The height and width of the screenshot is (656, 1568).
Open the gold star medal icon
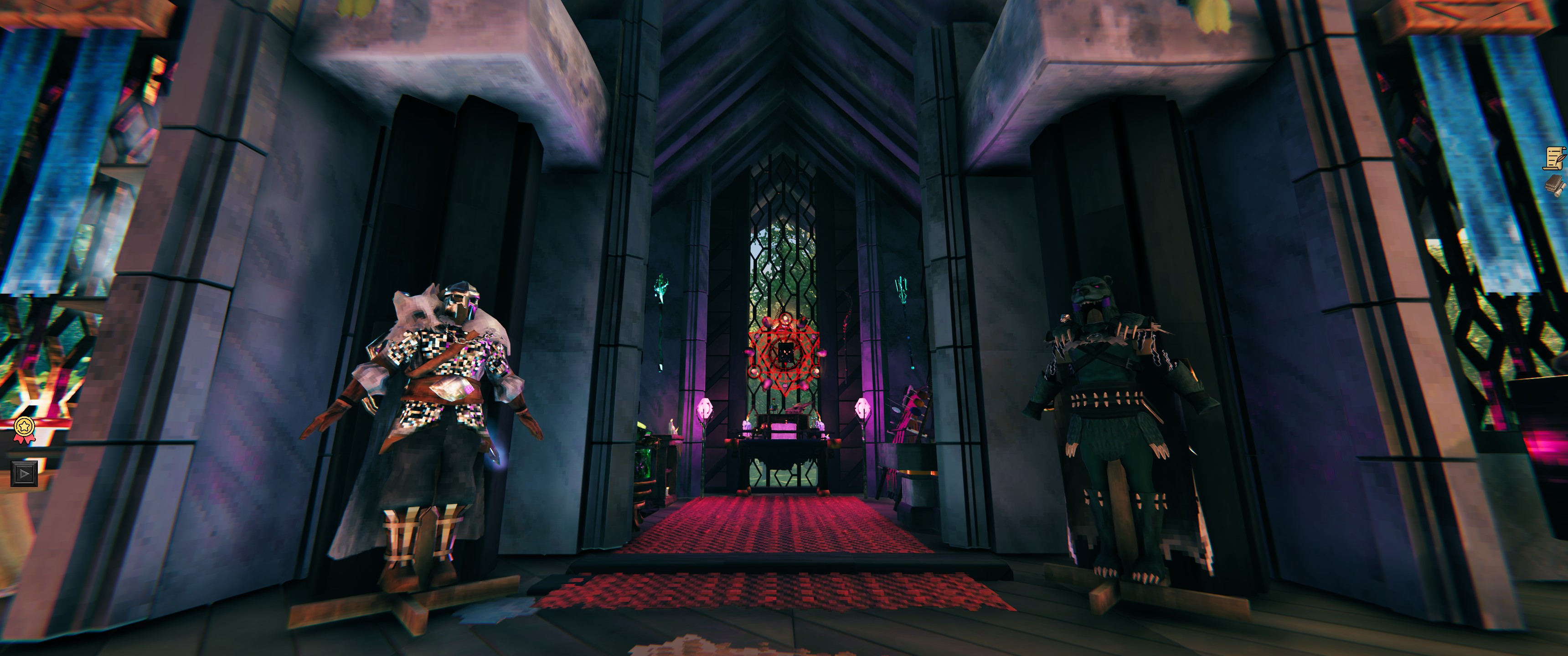[x=23, y=428]
